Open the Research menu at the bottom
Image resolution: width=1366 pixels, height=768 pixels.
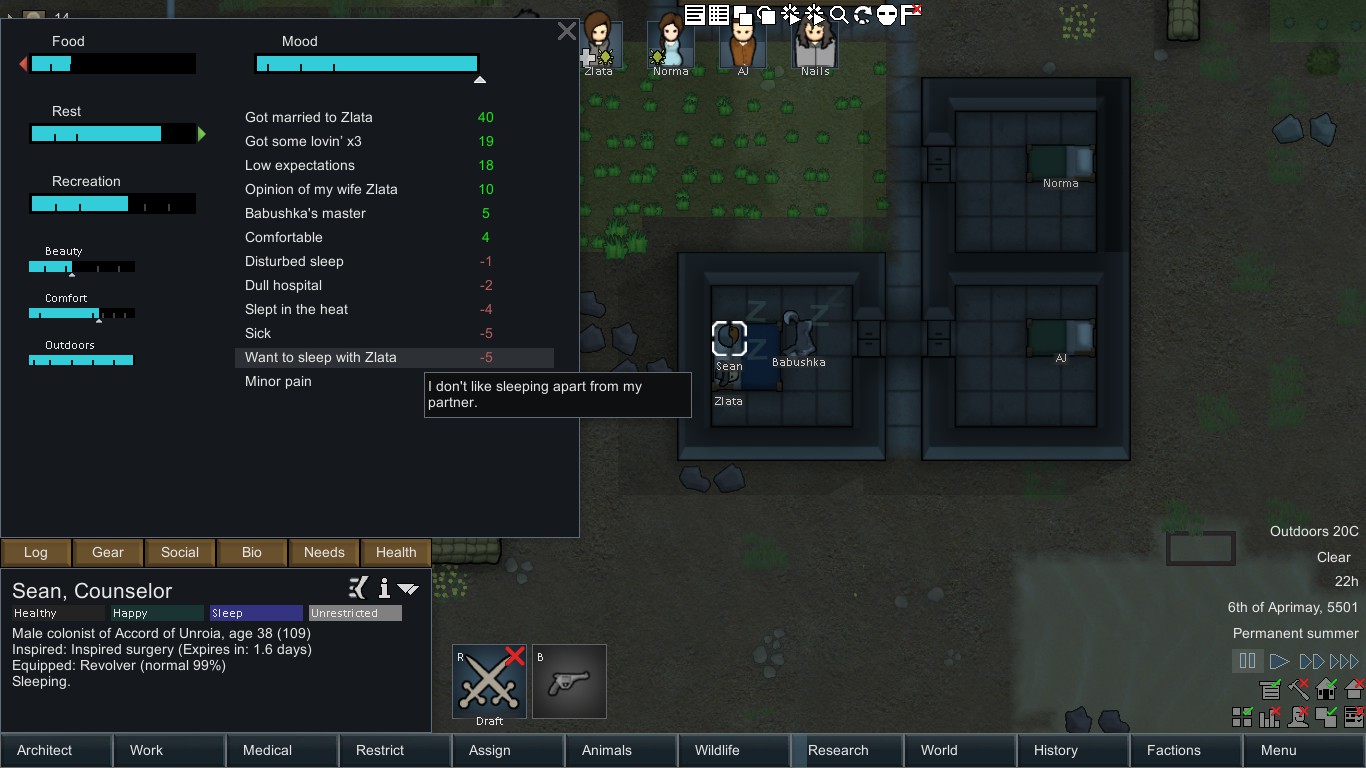tap(845, 750)
